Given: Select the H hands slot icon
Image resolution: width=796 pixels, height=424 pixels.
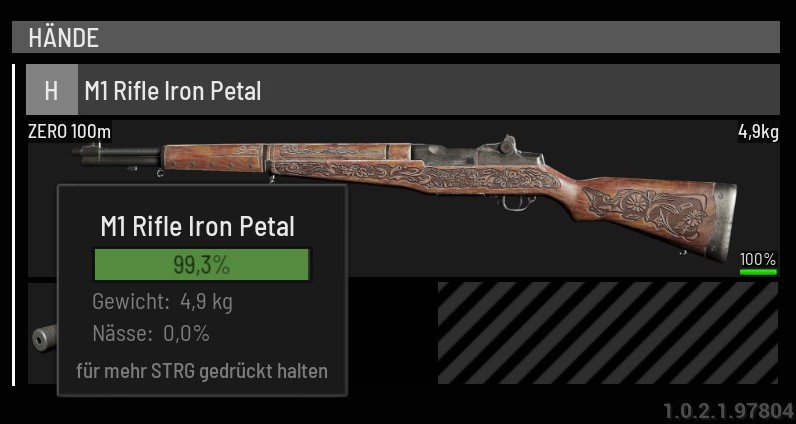Looking at the screenshot, I should coord(51,91).
